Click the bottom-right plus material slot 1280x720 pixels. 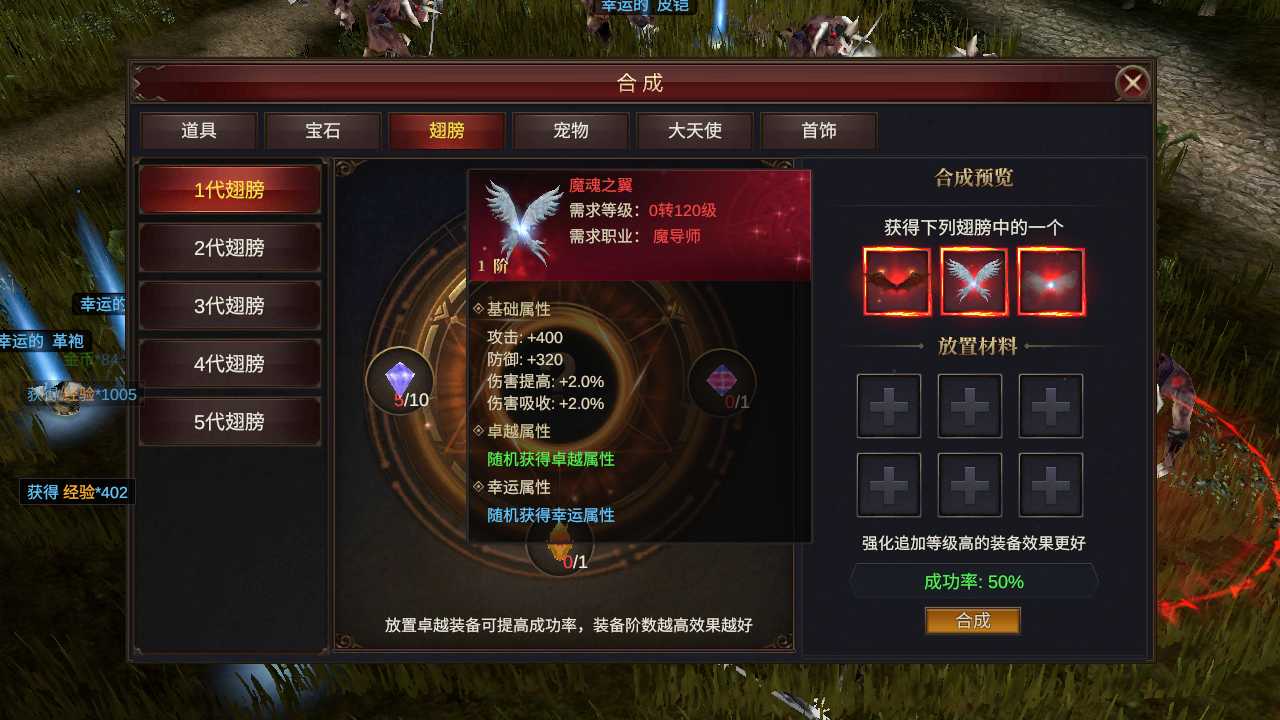pos(1050,485)
